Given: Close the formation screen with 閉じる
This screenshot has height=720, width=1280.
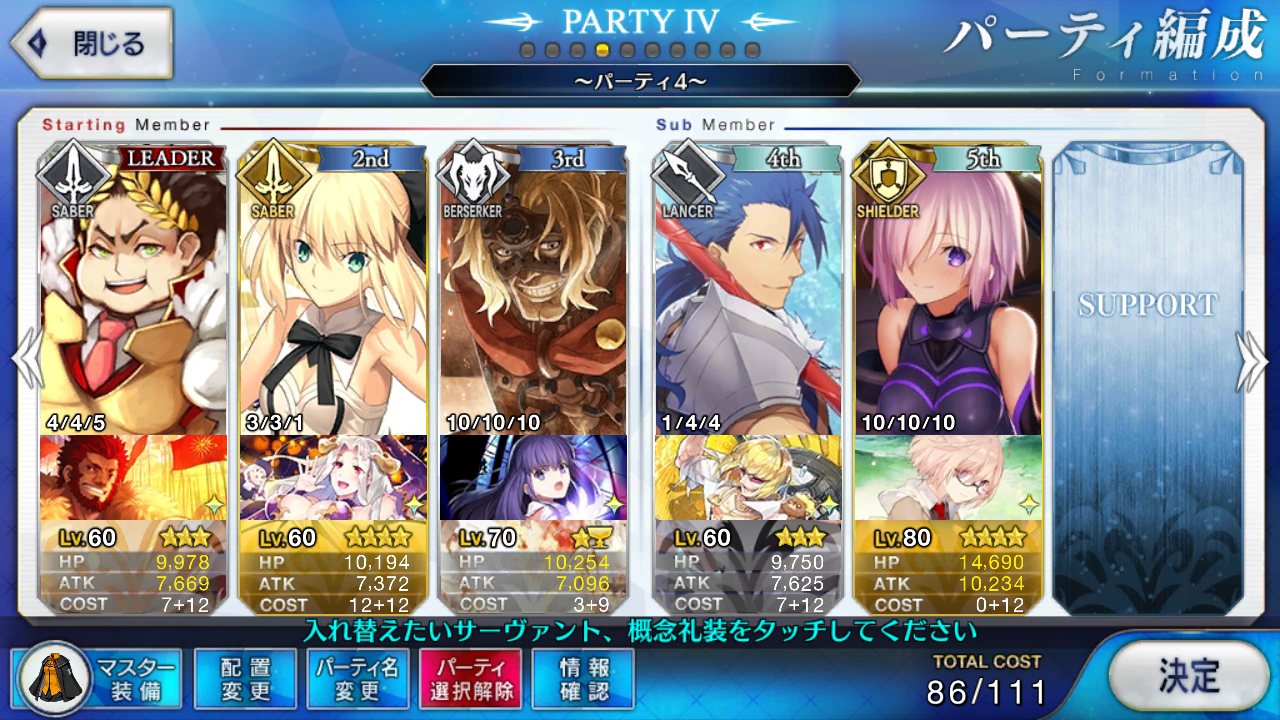Looking at the screenshot, I should point(92,44).
